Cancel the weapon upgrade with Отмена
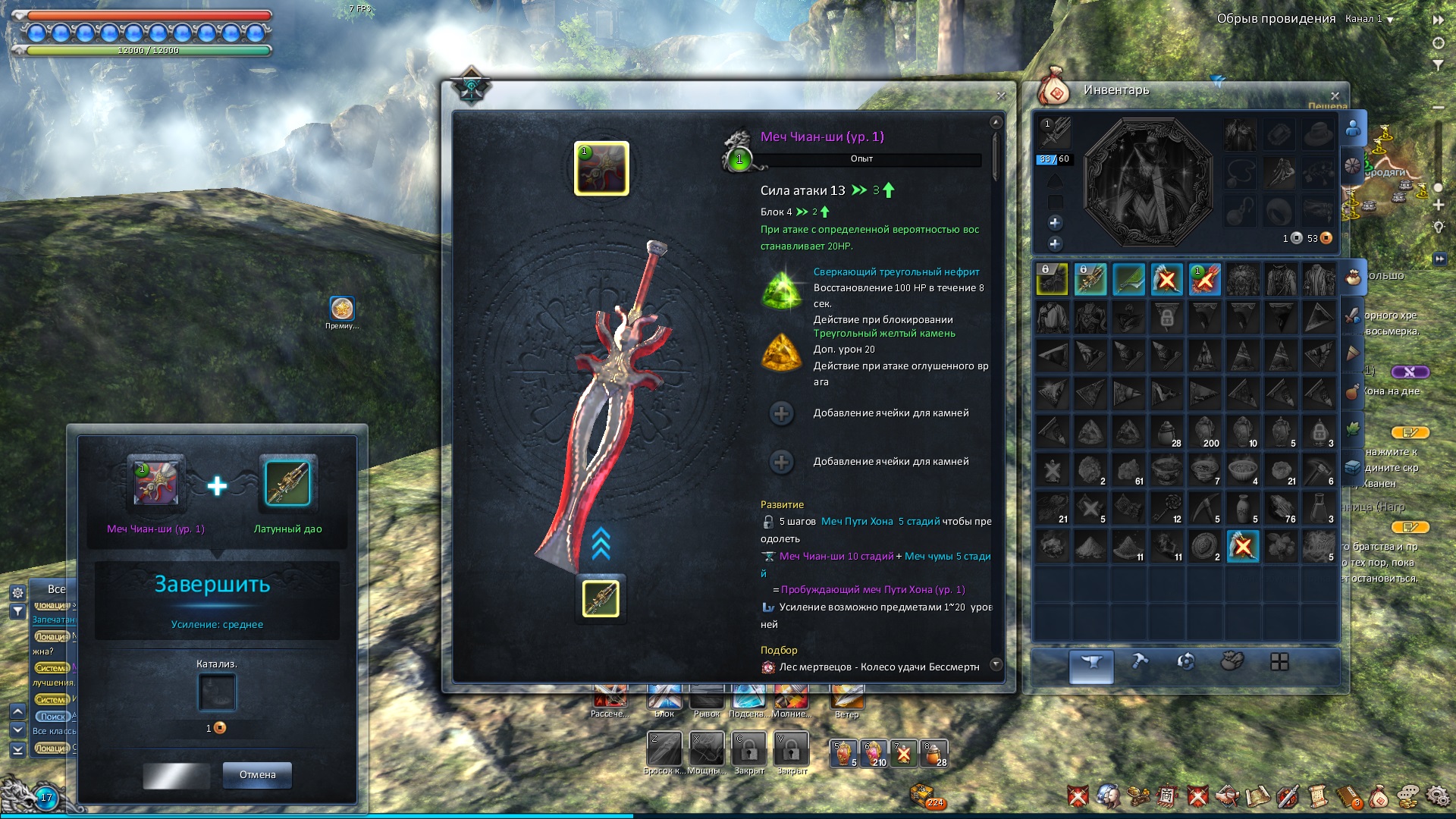Viewport: 1456px width, 819px height. [257, 775]
